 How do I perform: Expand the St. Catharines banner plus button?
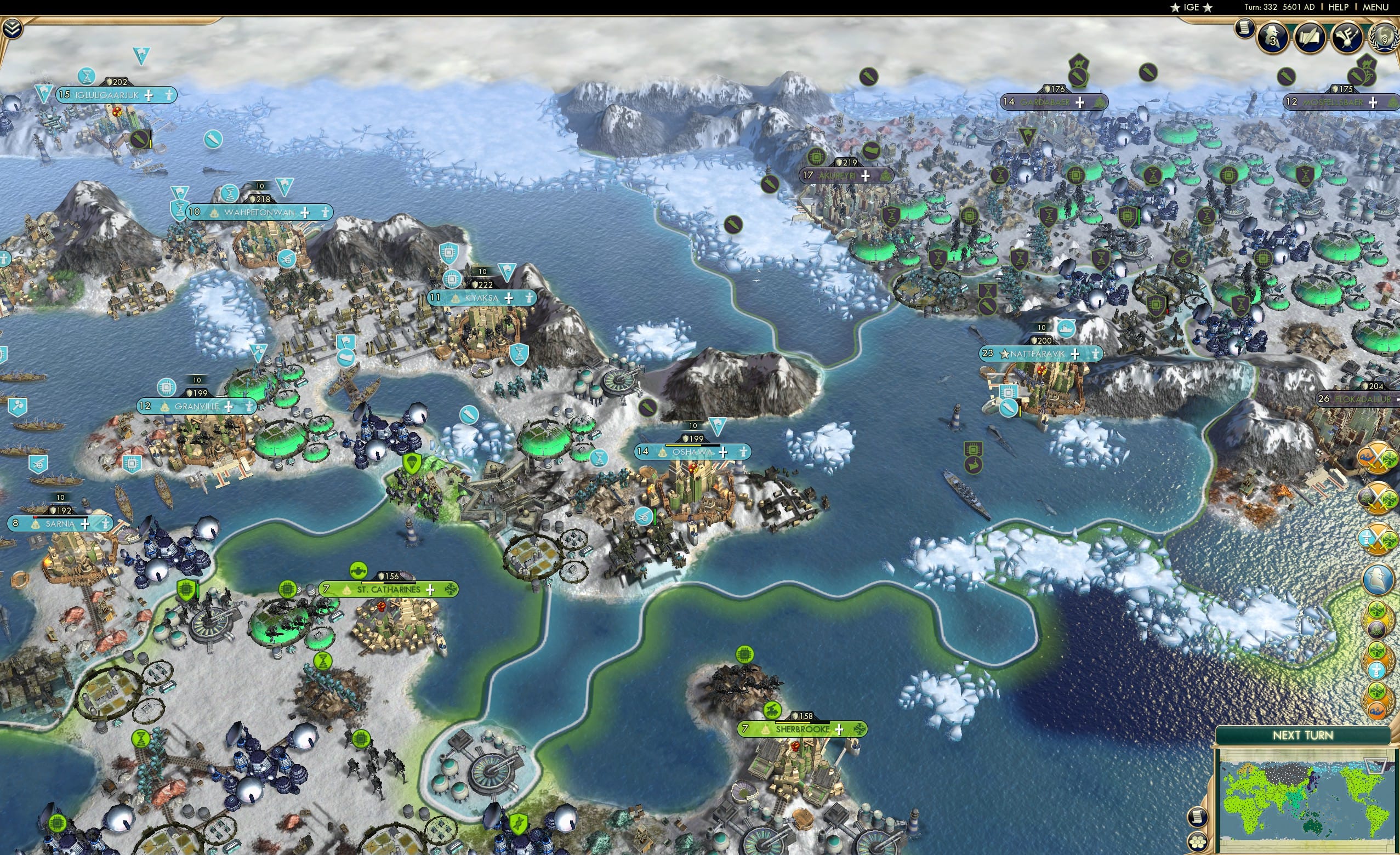point(432,590)
